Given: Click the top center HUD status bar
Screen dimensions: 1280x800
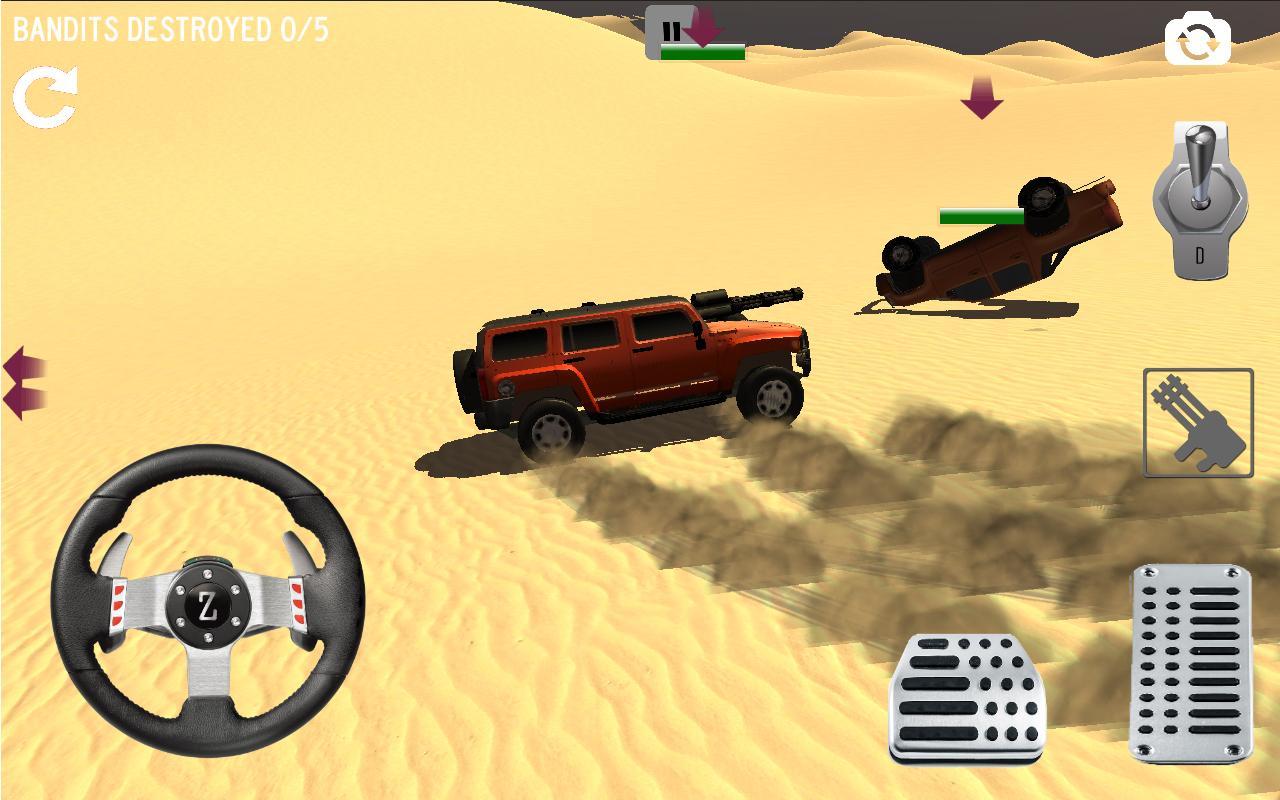Looking at the screenshot, I should (x=700, y=52).
